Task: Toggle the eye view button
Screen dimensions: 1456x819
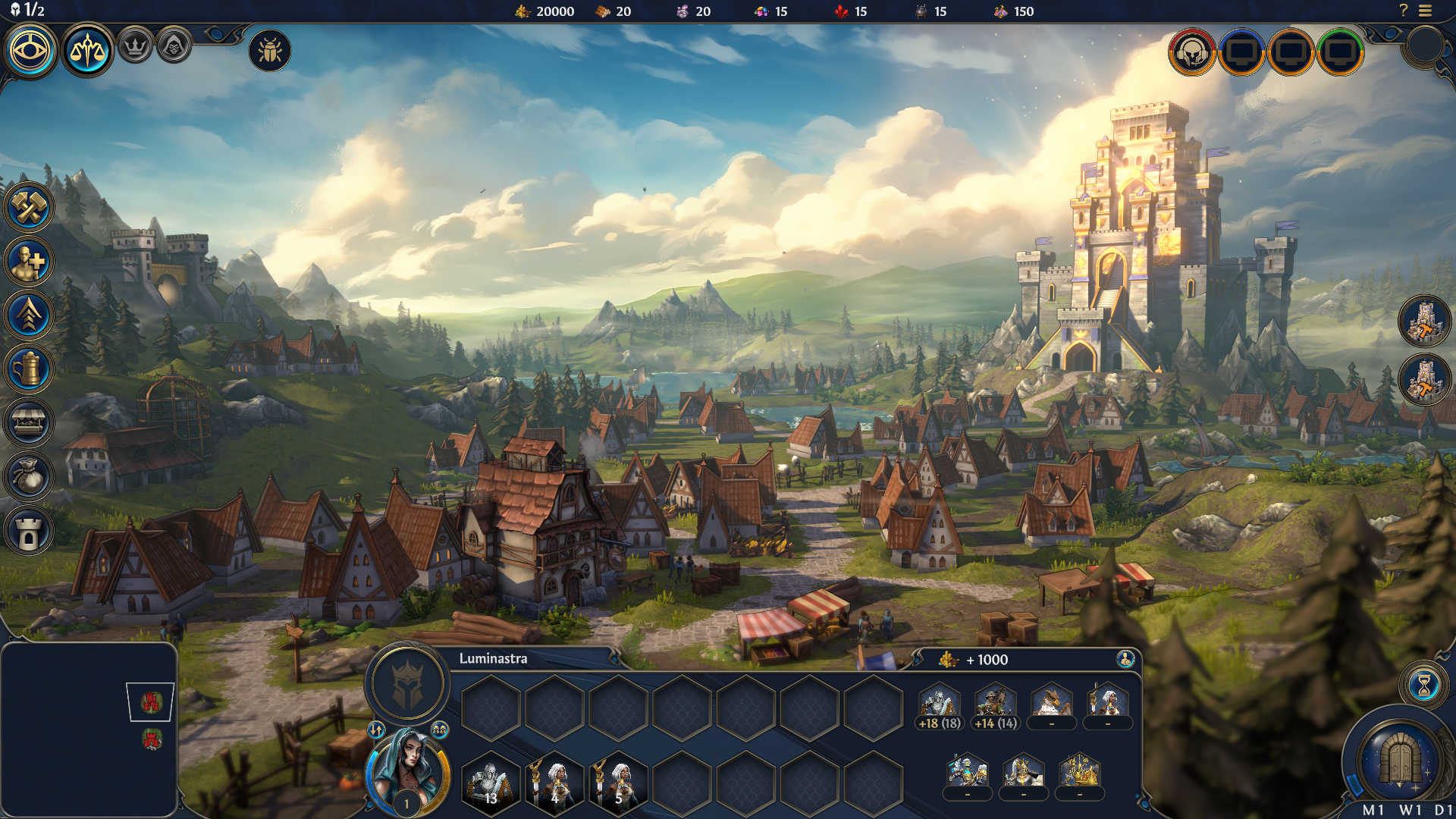Action: pos(31,51)
